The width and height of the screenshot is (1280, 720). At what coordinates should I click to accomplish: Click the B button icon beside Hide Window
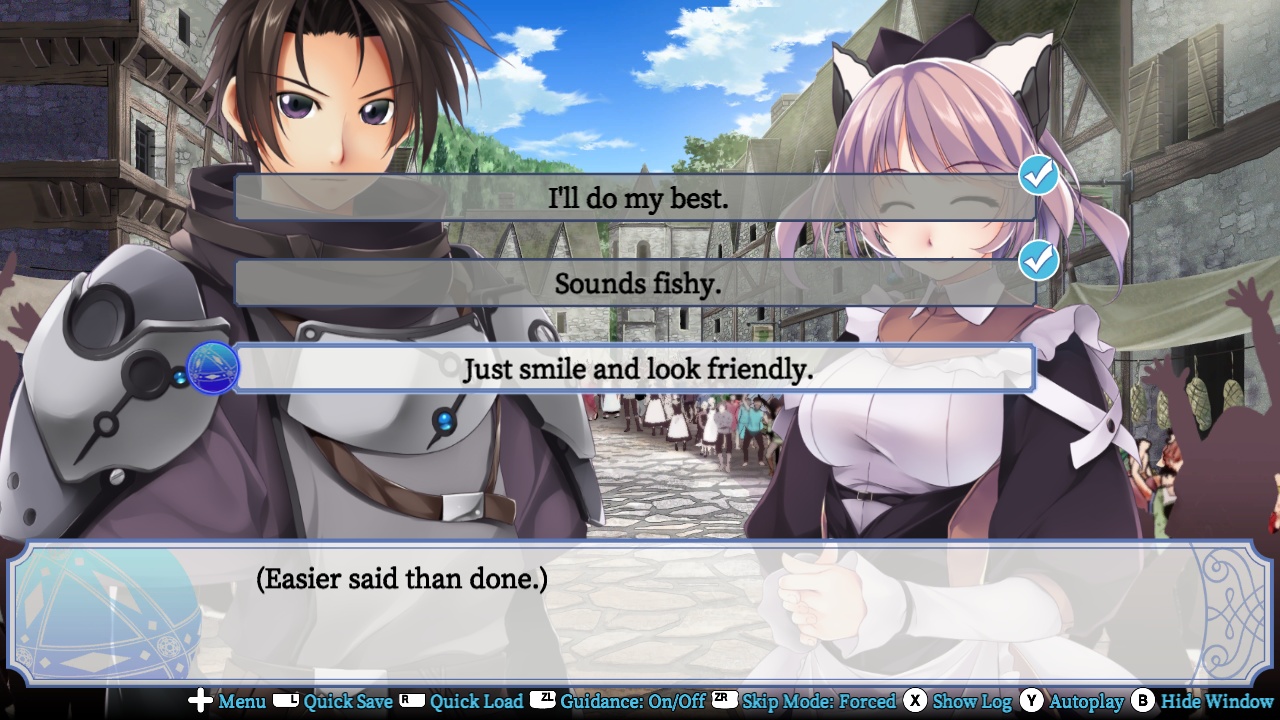[1142, 702]
